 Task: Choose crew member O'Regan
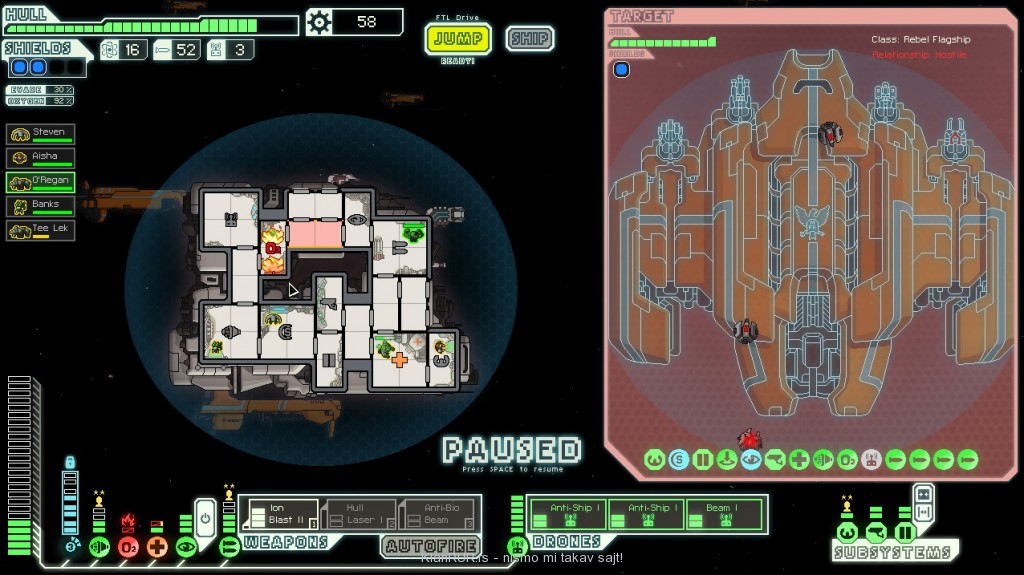coord(41,181)
